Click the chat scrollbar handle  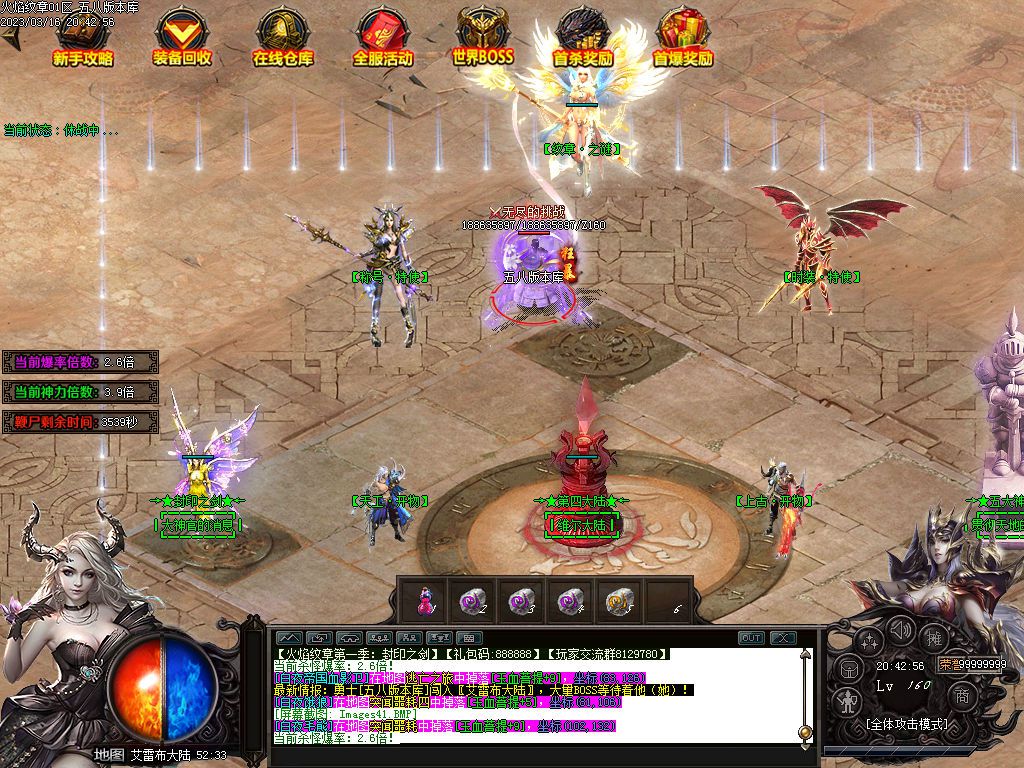[x=805, y=733]
